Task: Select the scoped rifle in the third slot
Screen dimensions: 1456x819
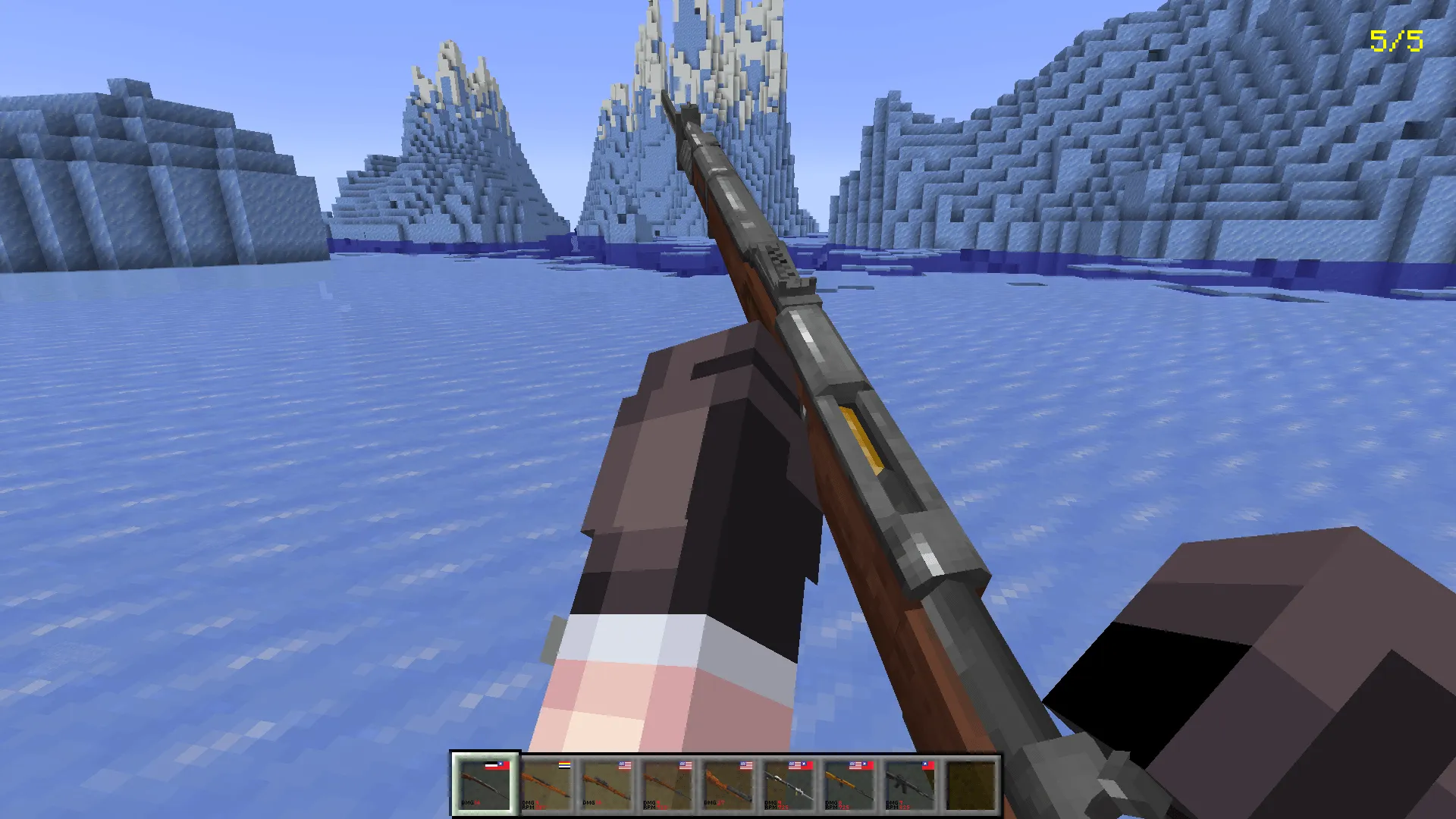Action: [607, 784]
